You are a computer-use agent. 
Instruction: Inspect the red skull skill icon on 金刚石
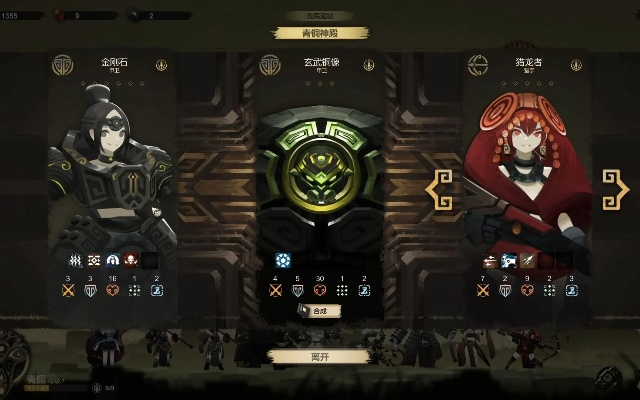pos(131,260)
